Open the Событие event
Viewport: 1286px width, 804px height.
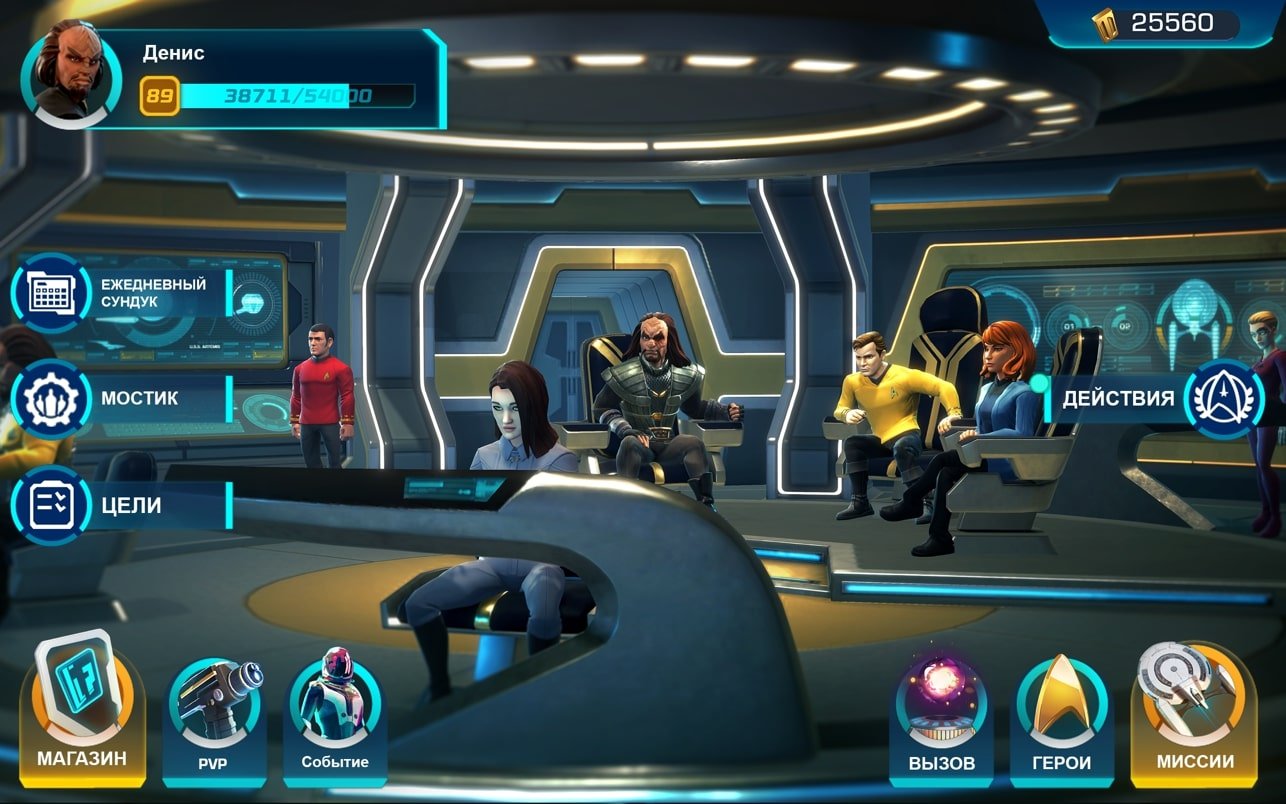pyautogui.click(x=335, y=715)
